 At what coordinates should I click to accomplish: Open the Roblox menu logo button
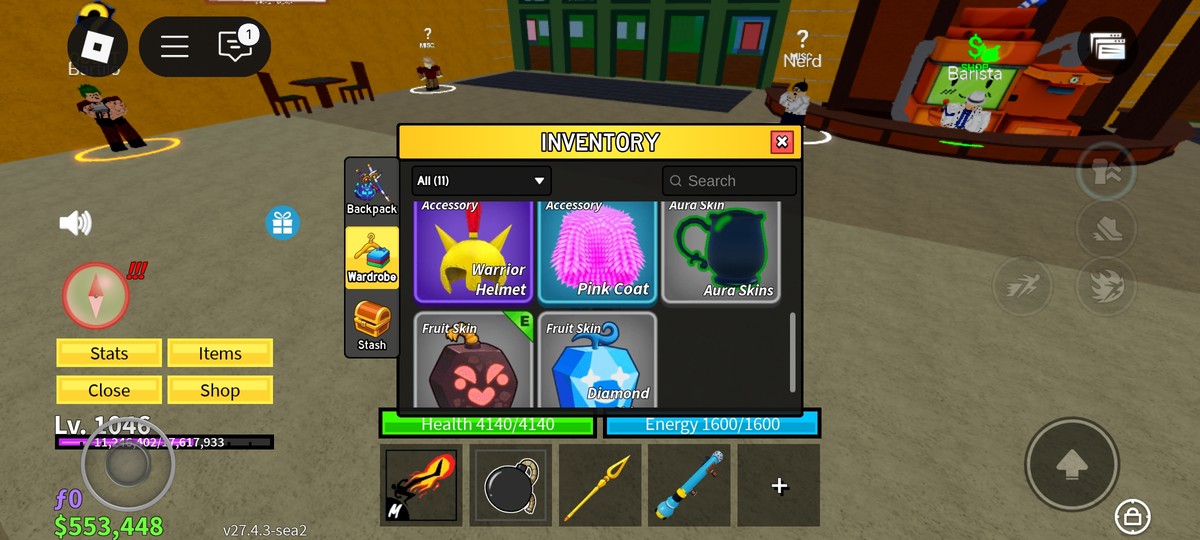pos(97,46)
